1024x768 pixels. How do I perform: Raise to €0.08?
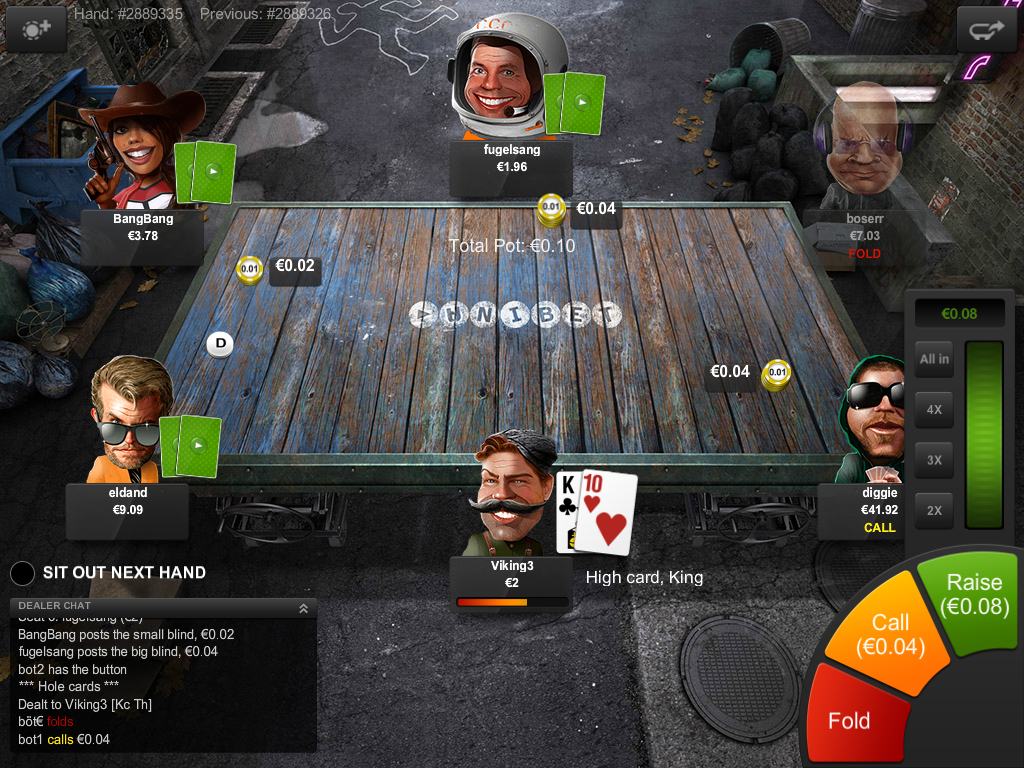click(x=972, y=596)
